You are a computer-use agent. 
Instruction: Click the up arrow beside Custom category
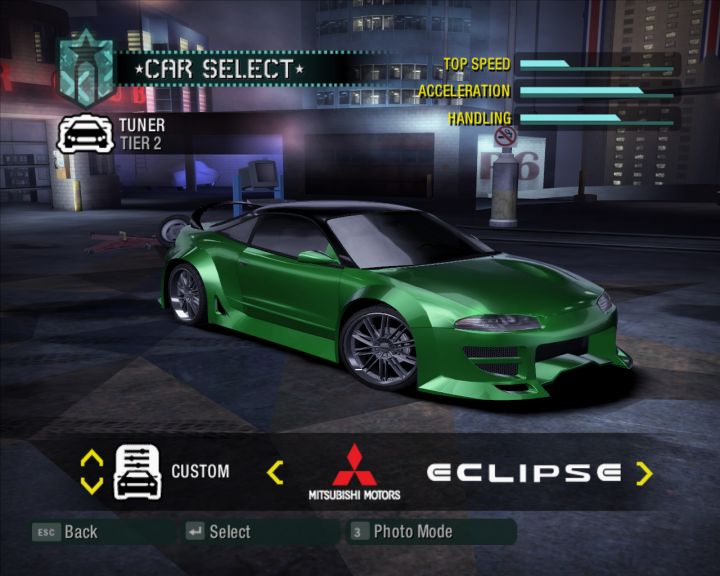point(91,459)
